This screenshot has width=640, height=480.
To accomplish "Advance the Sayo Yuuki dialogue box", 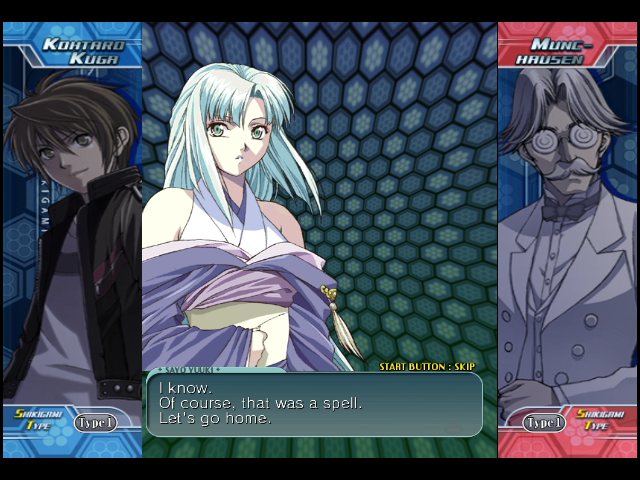I will [314, 404].
